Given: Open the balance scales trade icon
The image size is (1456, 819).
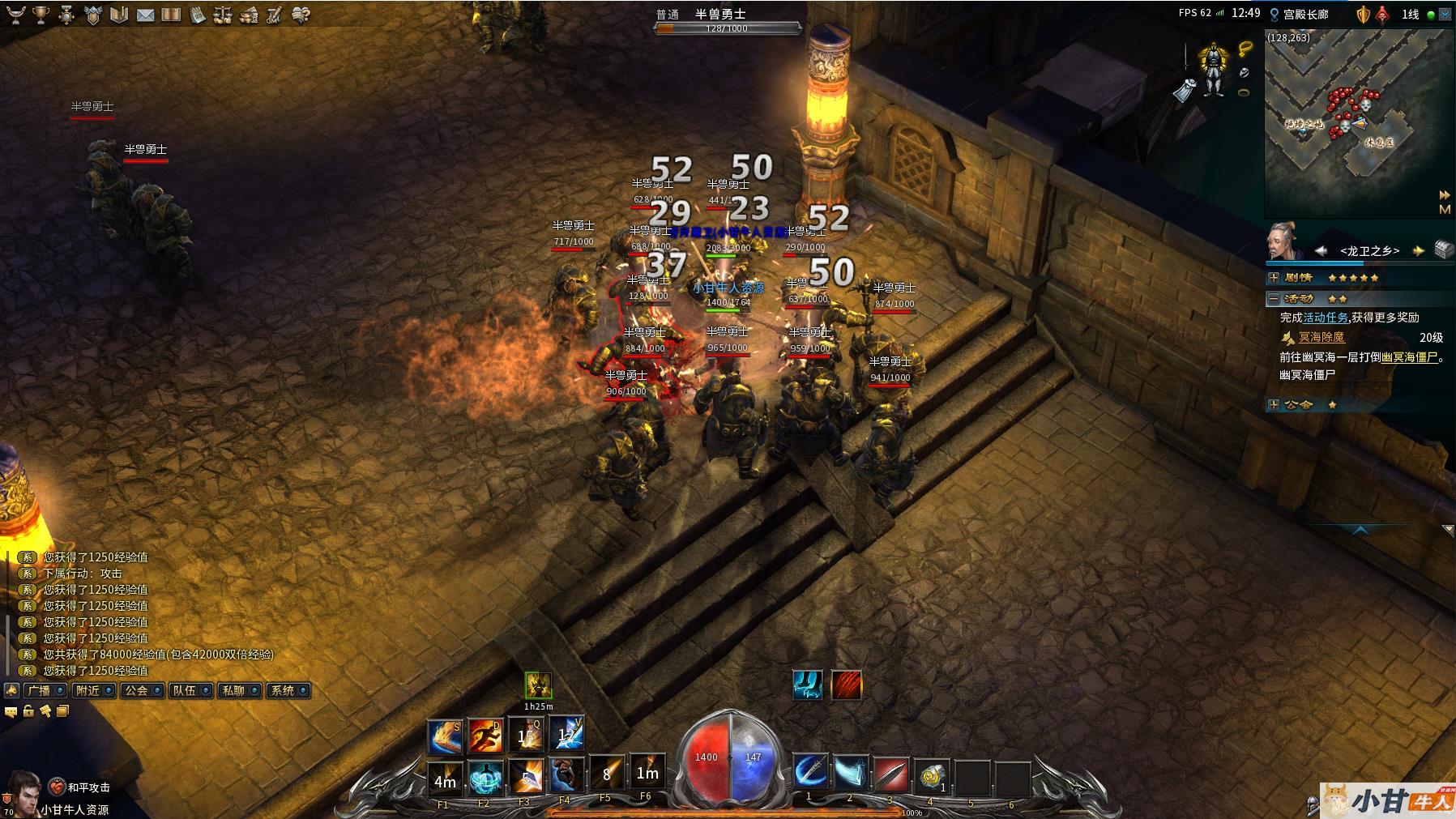Looking at the screenshot, I should pyautogui.click(x=223, y=15).
